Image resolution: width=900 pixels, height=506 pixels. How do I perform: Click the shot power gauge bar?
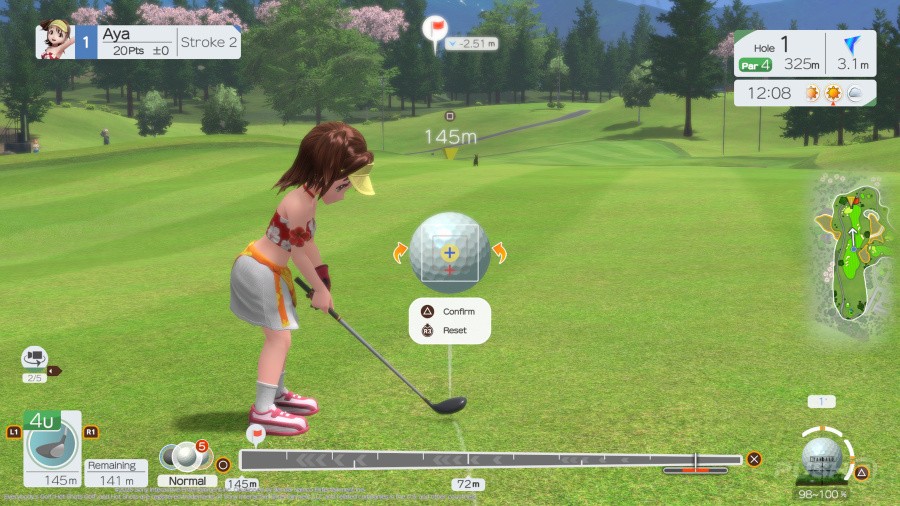(x=490, y=459)
